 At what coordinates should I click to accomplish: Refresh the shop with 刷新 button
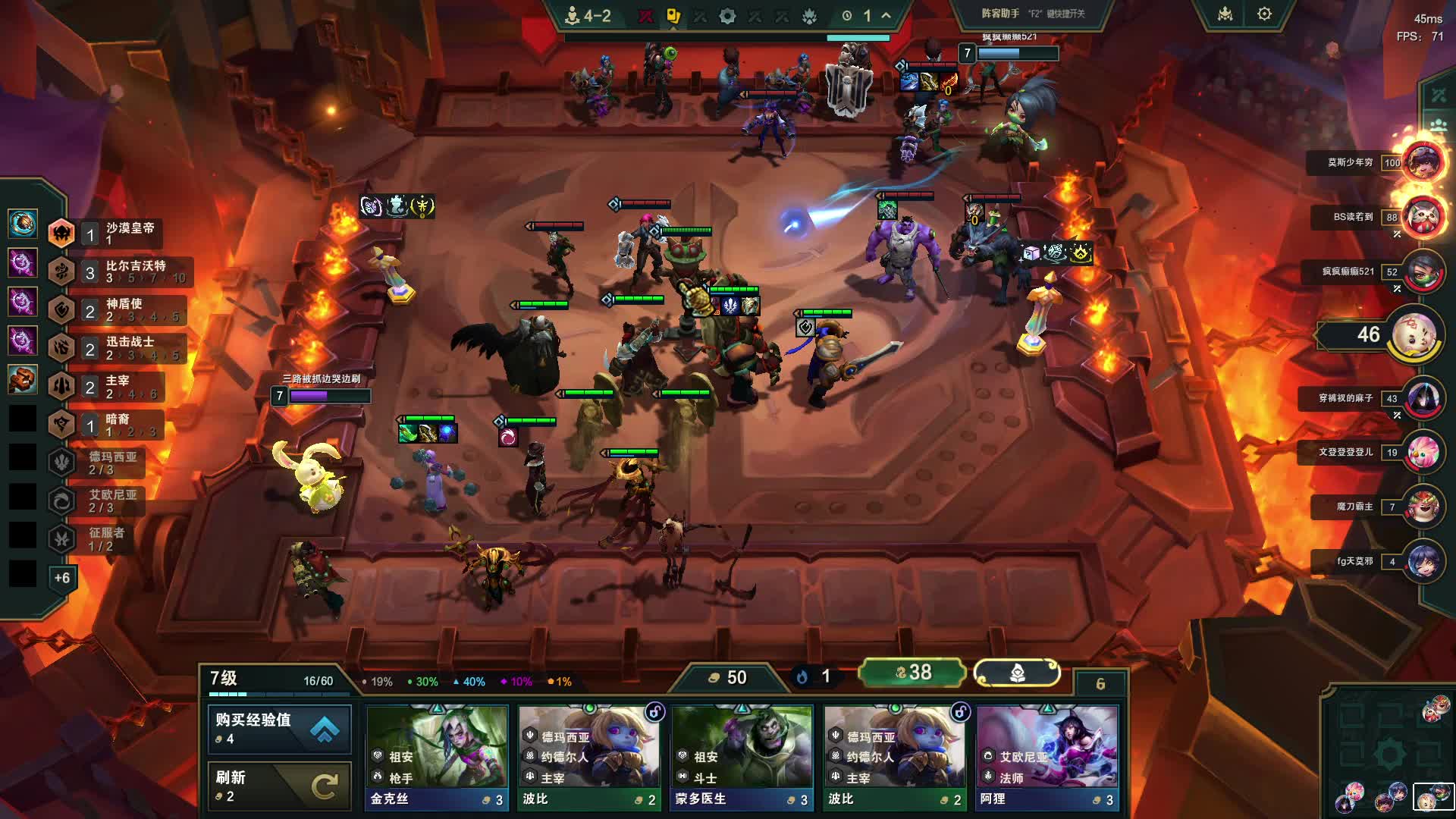coord(279,786)
